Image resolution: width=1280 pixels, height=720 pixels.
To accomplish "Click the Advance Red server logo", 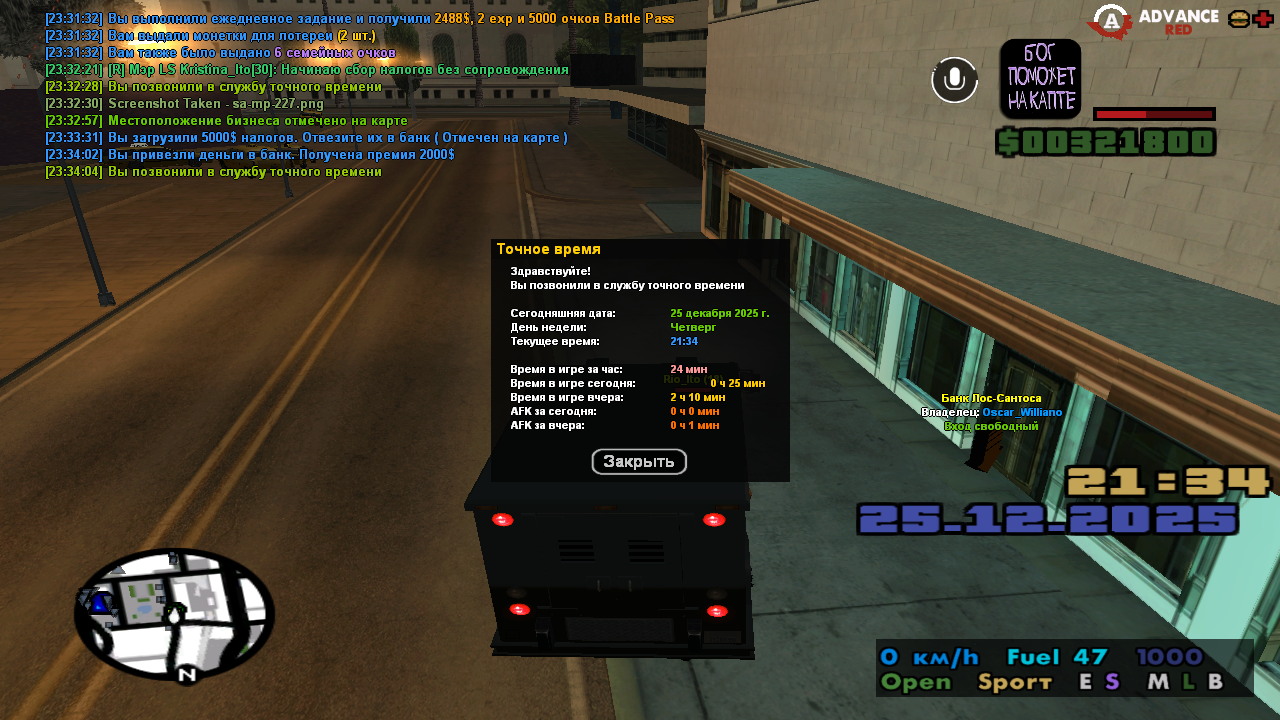I will coord(1154,21).
